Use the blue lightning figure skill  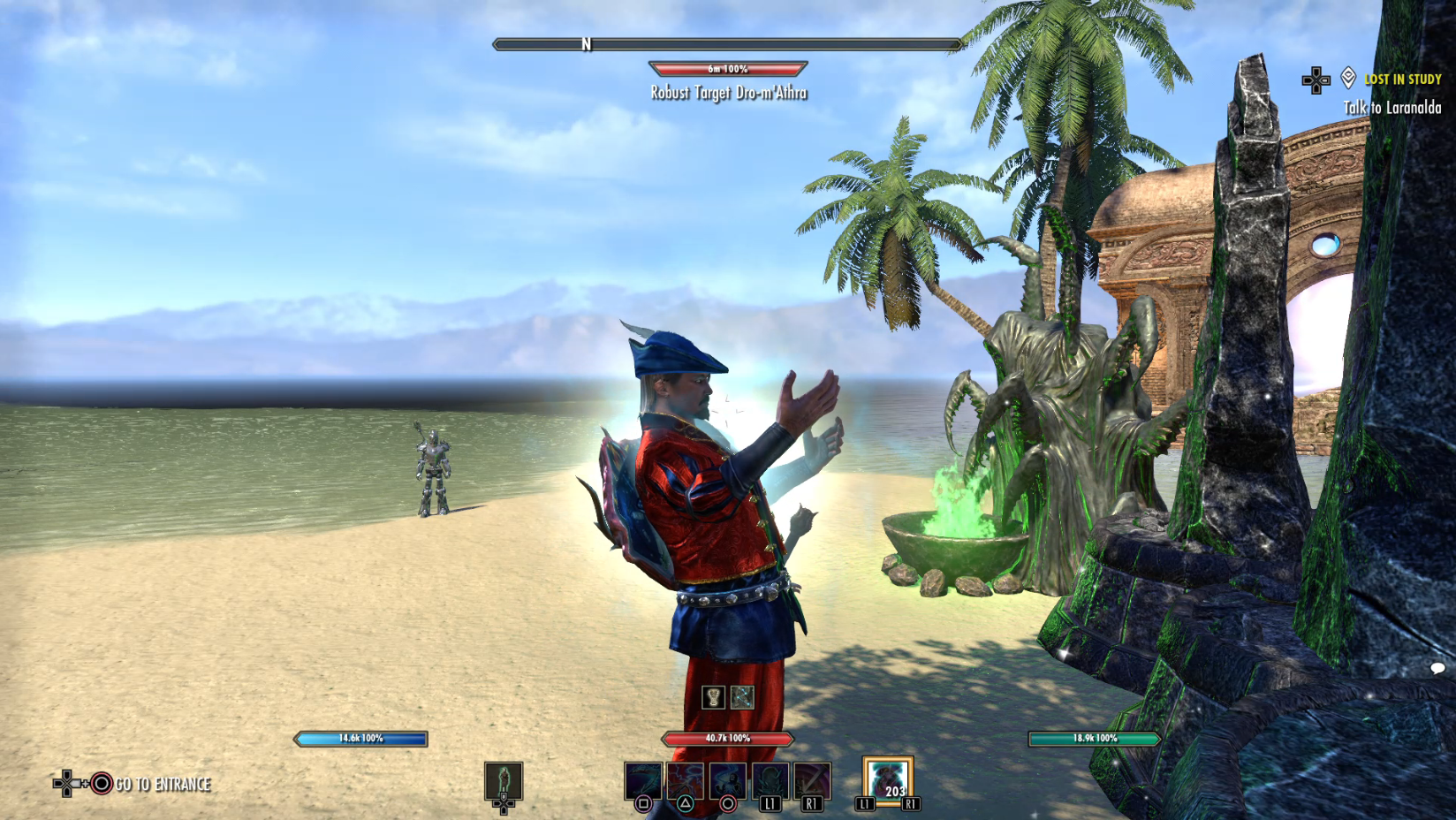click(x=728, y=781)
